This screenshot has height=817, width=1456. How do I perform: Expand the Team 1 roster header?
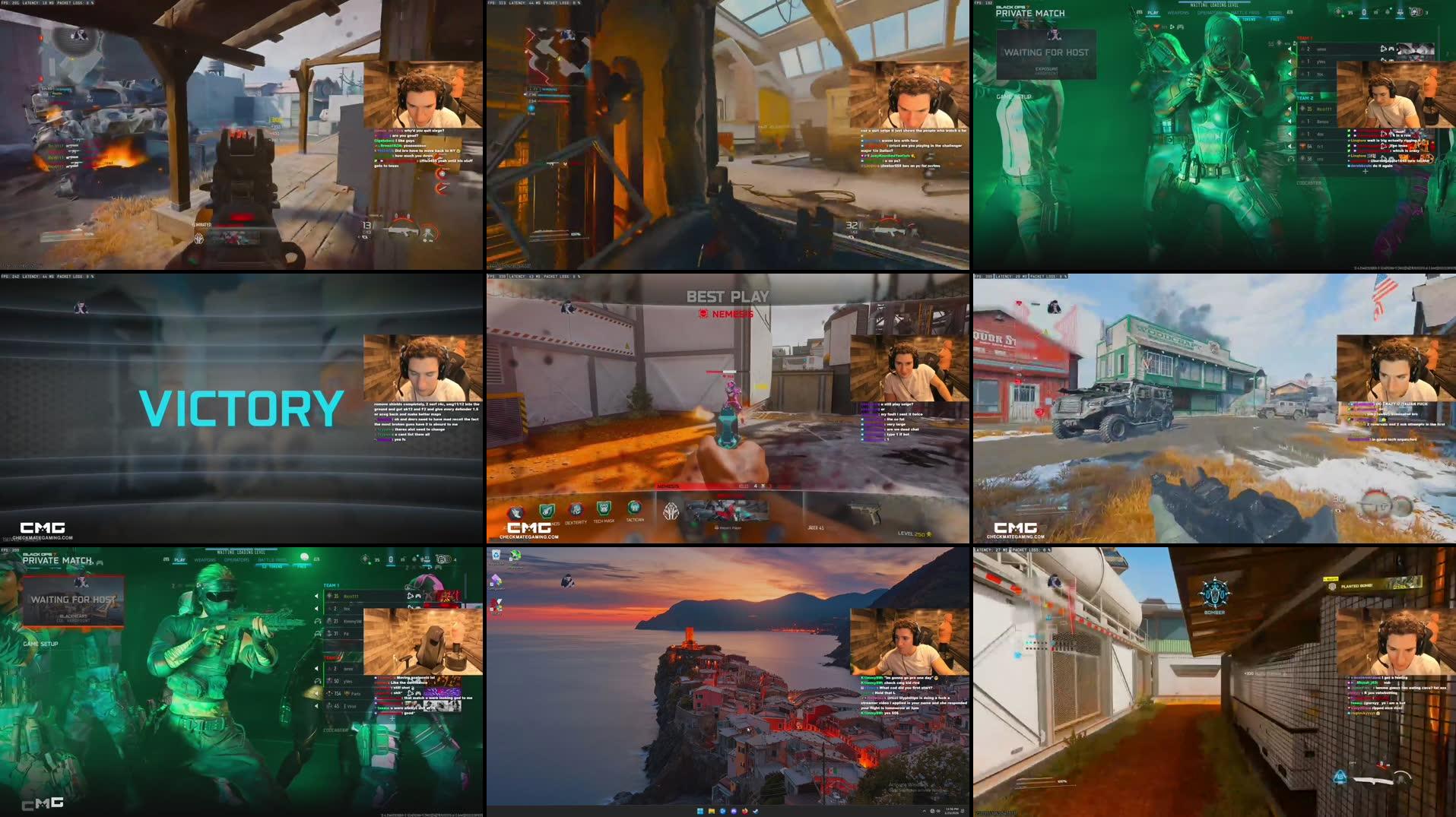1304,38
